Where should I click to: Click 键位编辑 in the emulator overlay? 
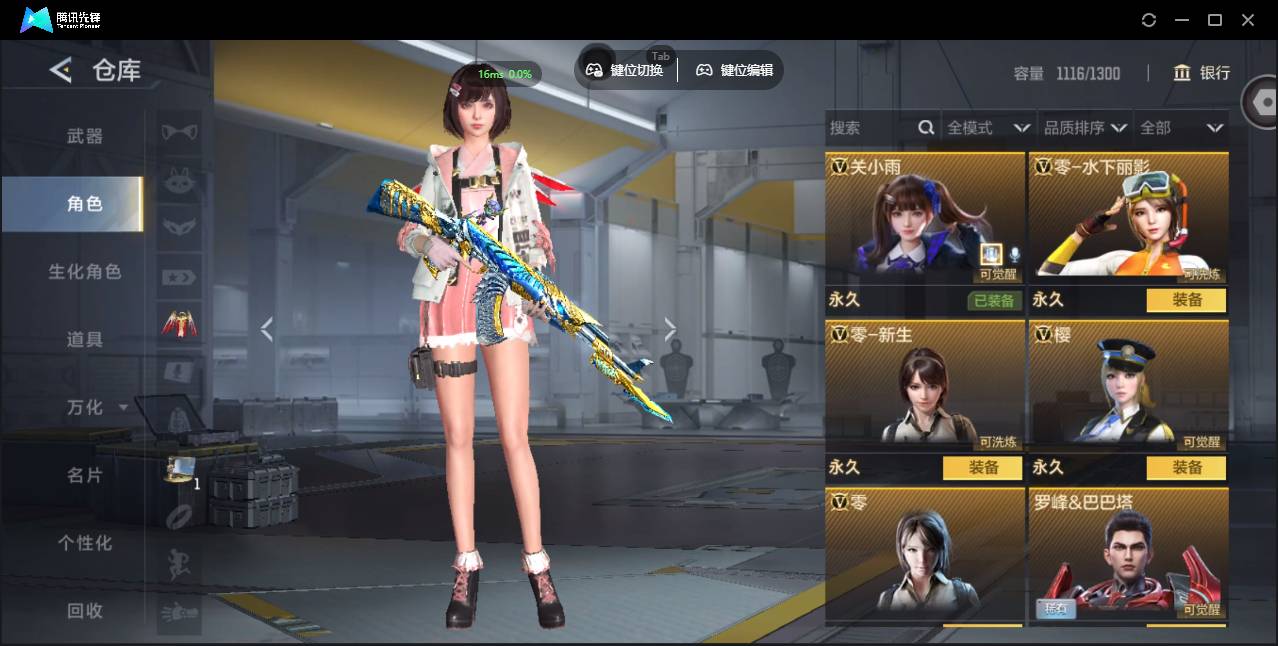click(735, 70)
